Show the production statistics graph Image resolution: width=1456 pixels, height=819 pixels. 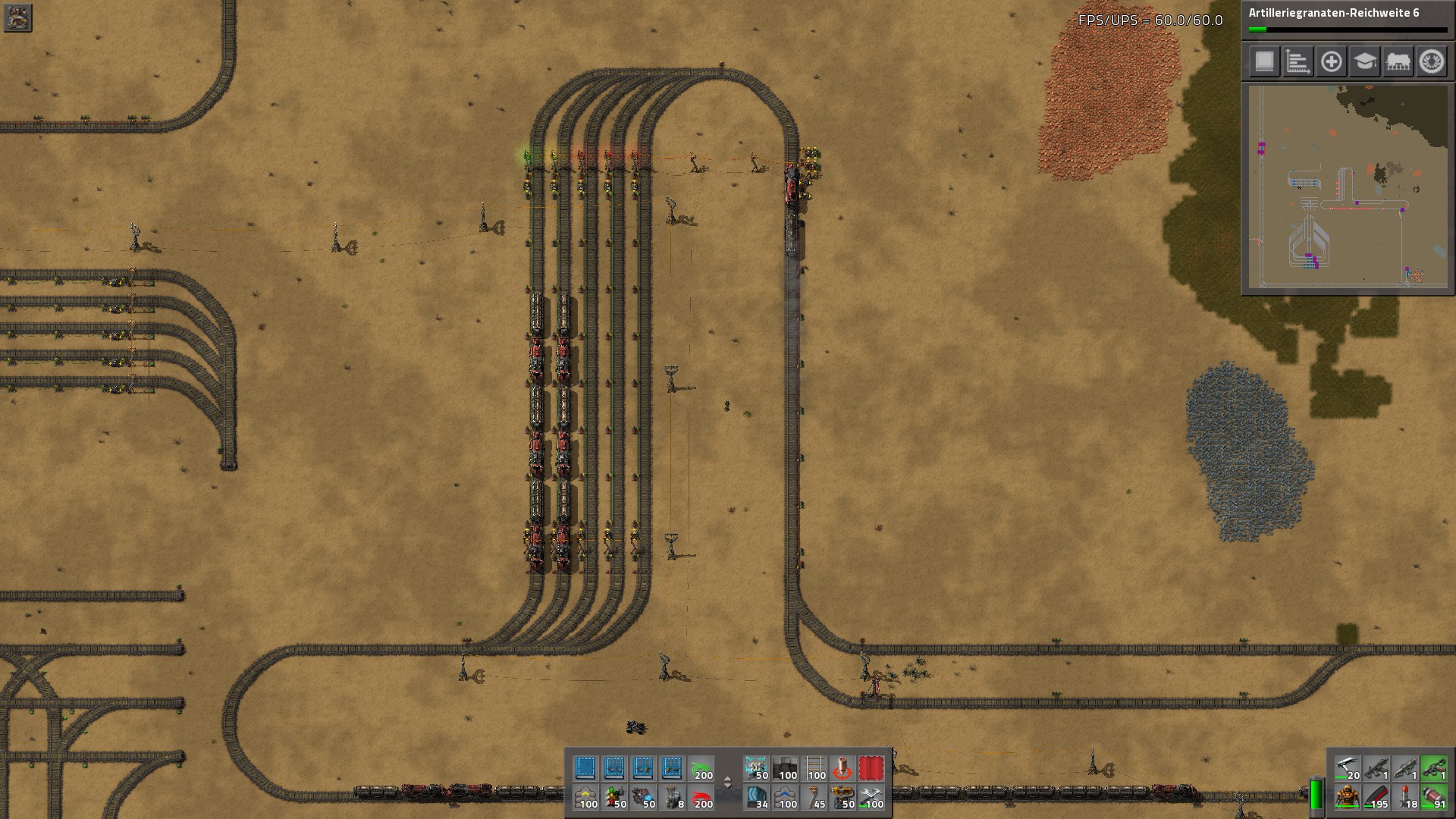tap(1298, 61)
